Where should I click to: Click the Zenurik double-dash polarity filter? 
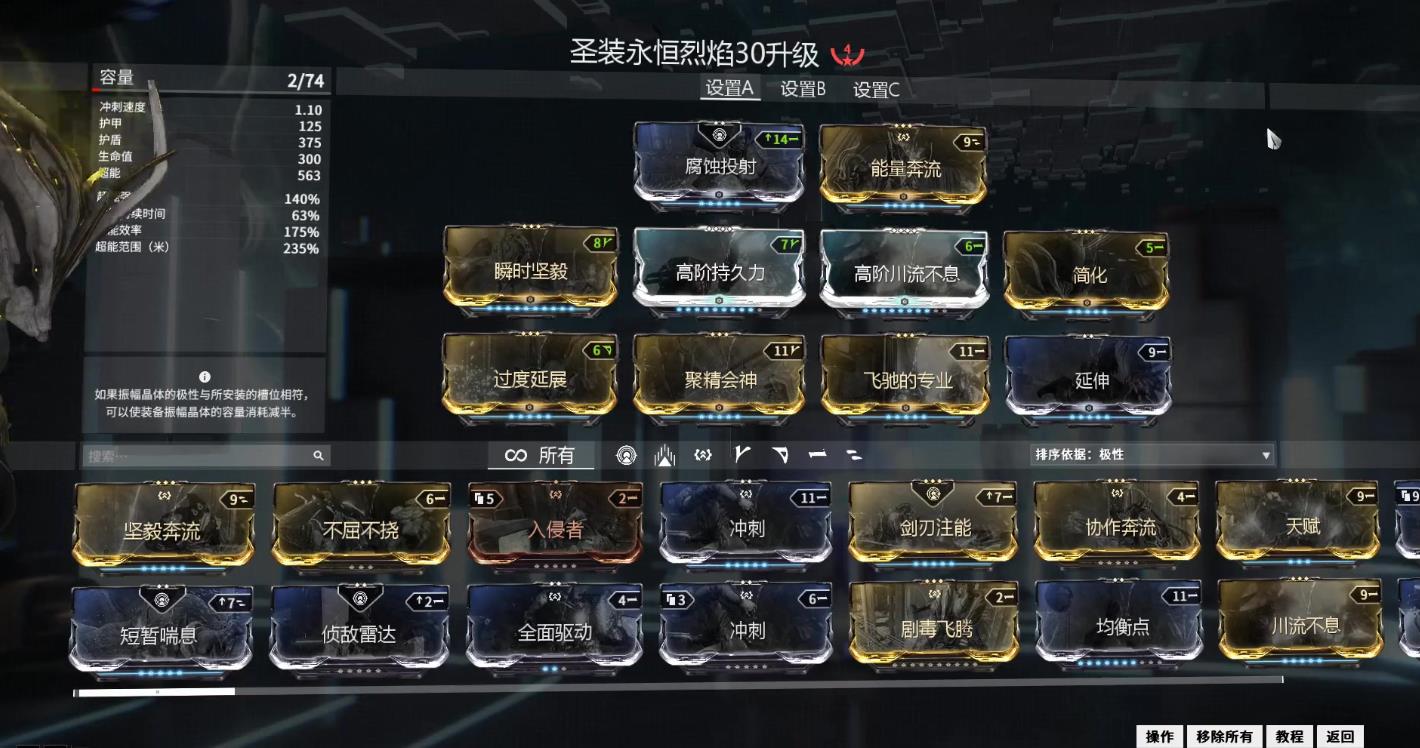856,455
